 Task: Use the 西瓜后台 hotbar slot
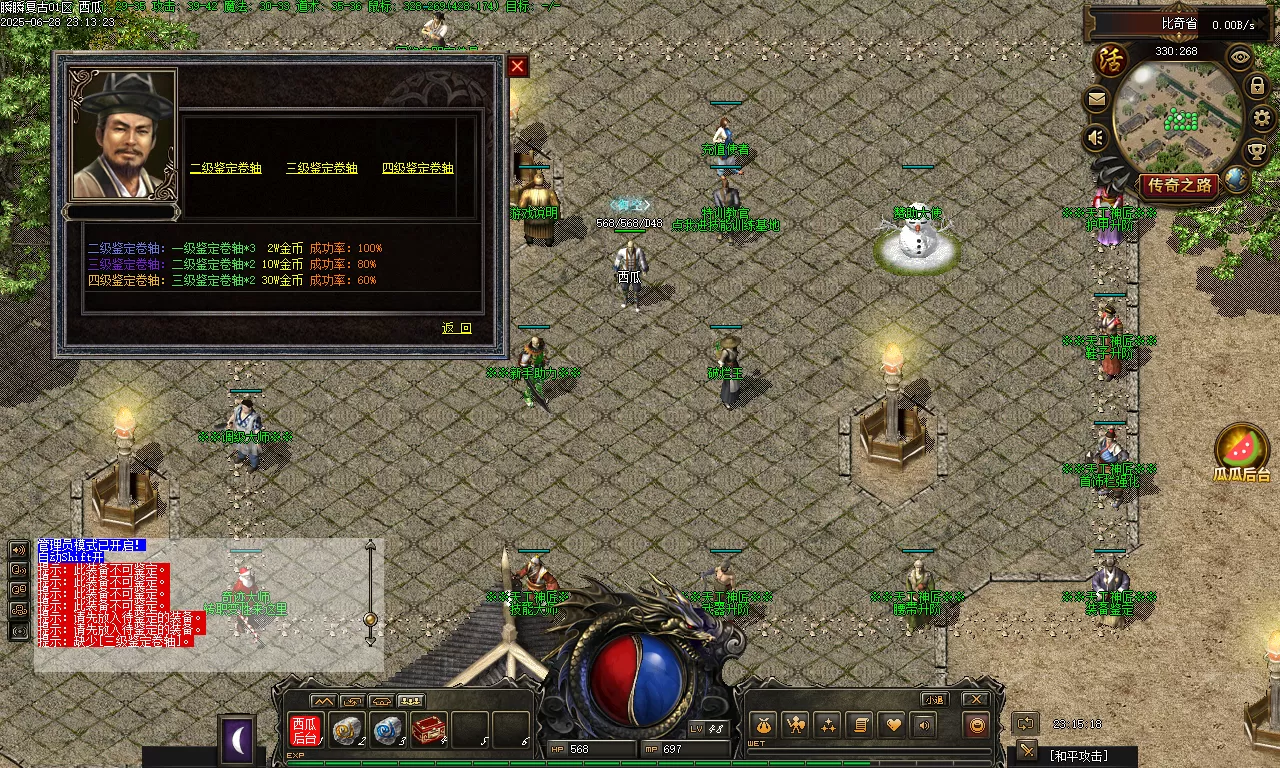[304, 730]
